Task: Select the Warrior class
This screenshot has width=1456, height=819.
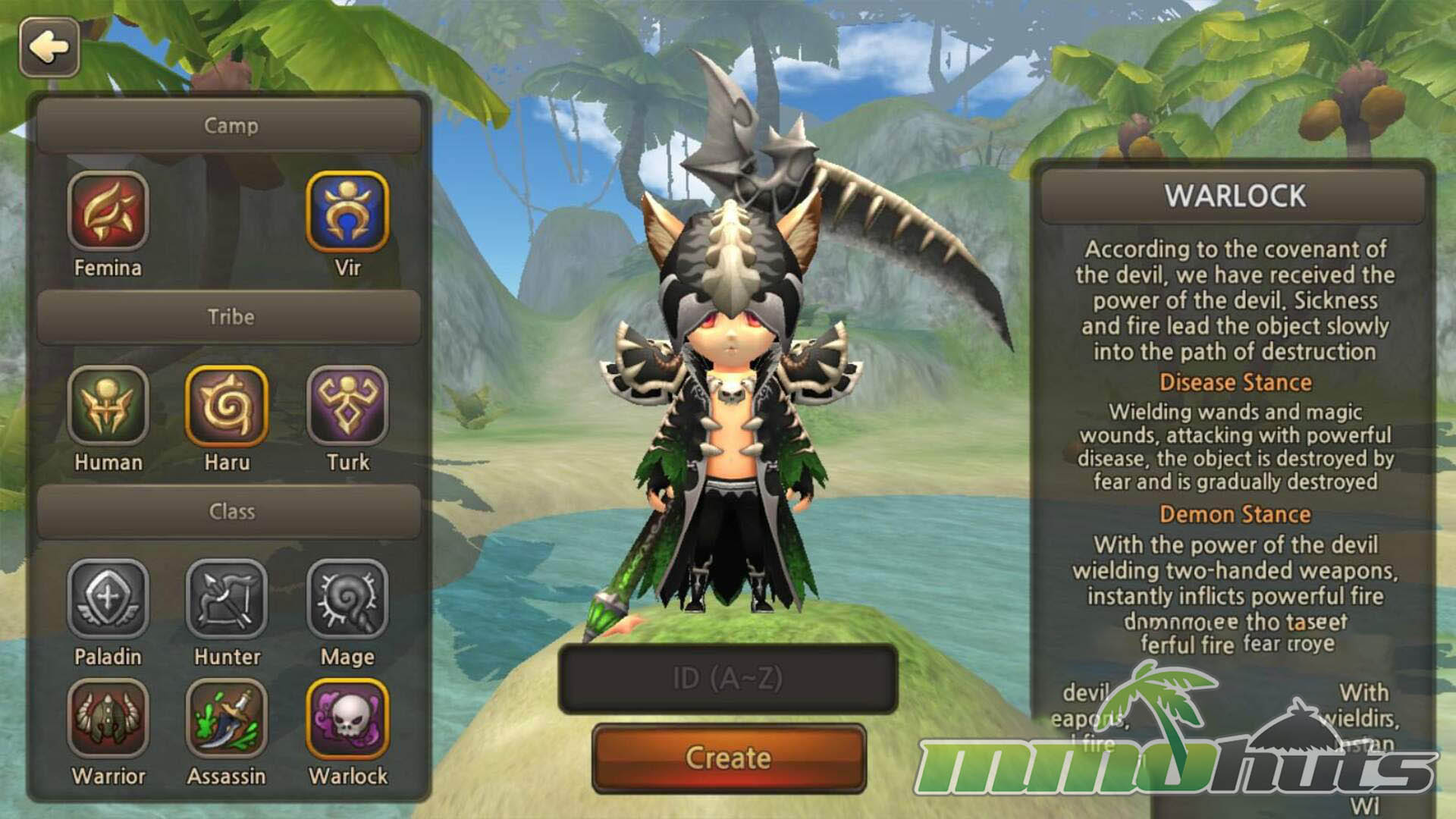Action: tap(108, 719)
